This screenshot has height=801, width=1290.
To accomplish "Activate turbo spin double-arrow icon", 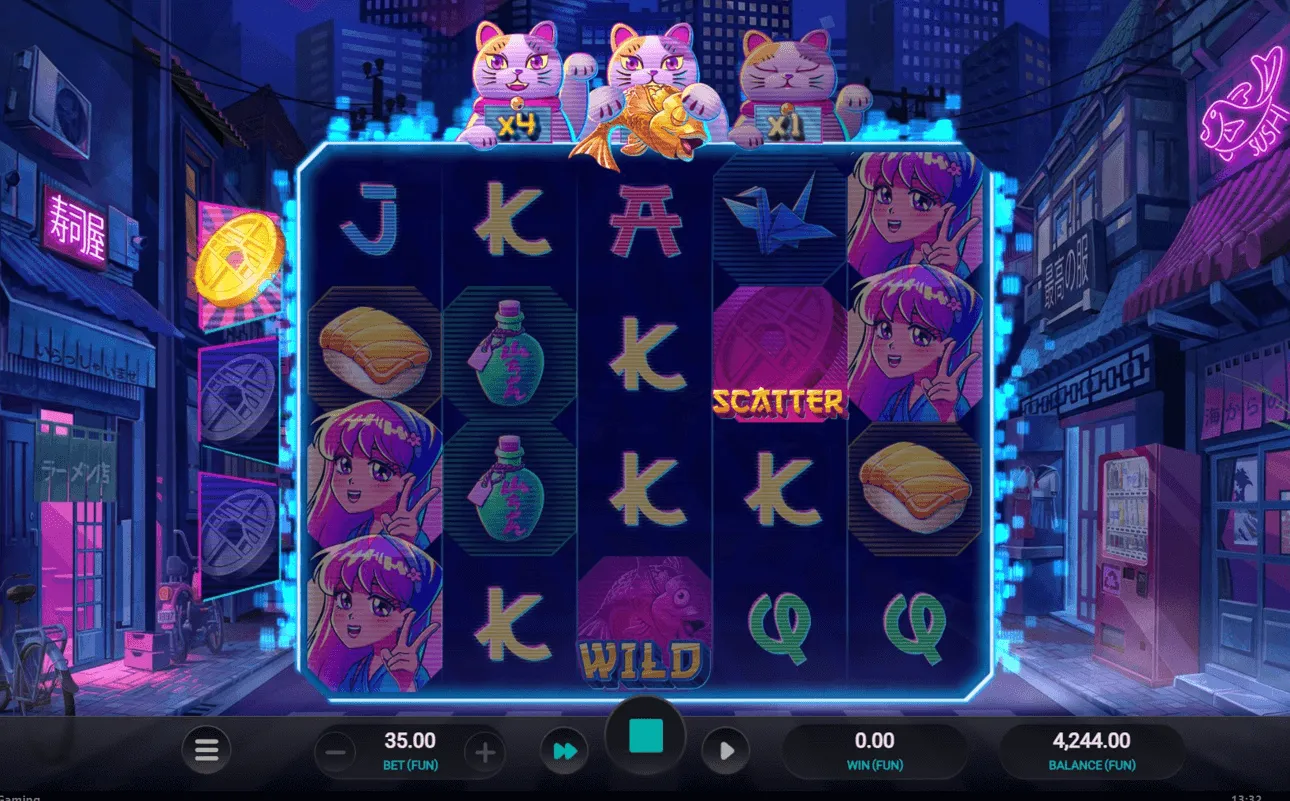I will tap(564, 749).
